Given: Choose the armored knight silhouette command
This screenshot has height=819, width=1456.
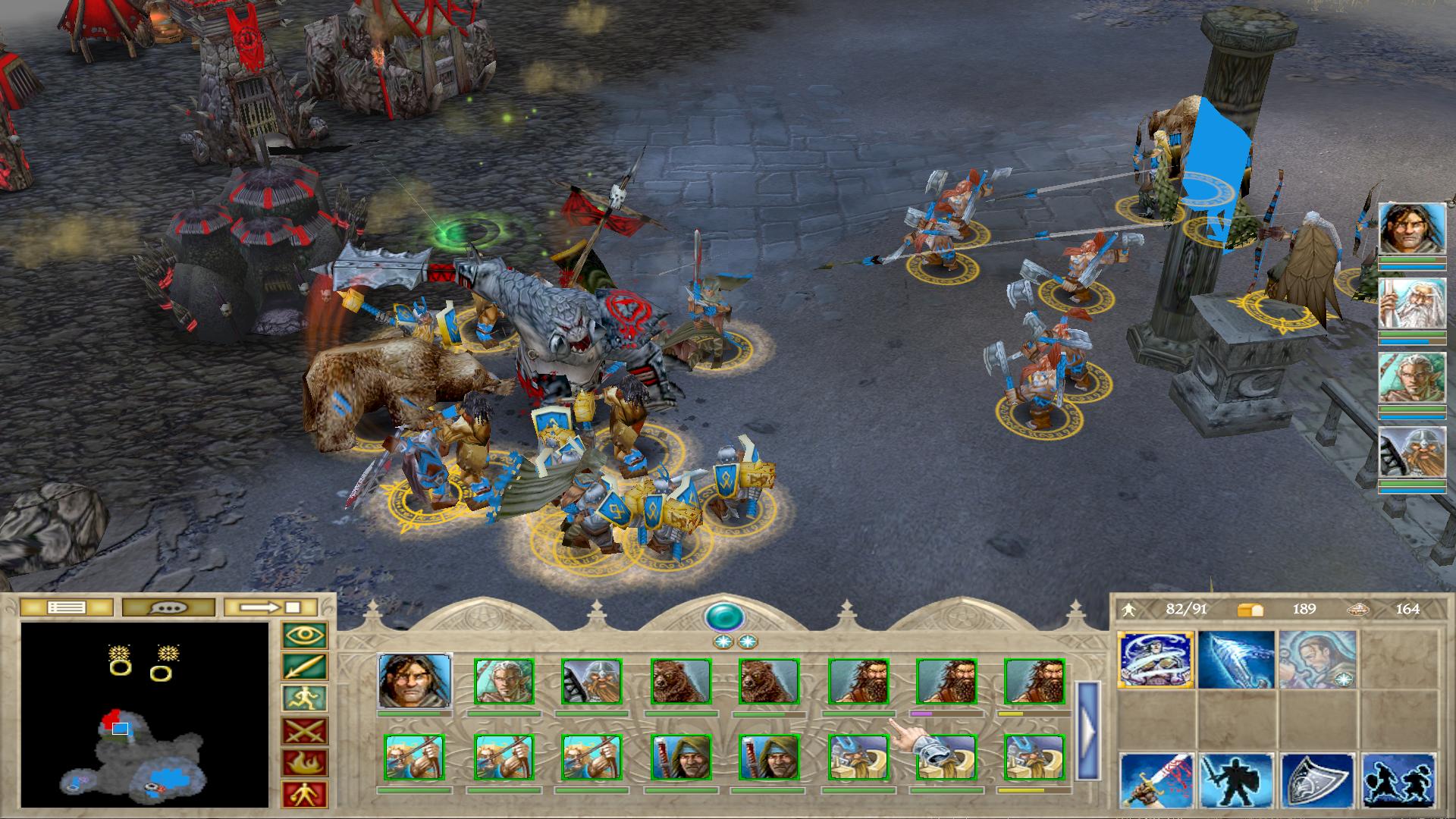Looking at the screenshot, I should (1236, 780).
